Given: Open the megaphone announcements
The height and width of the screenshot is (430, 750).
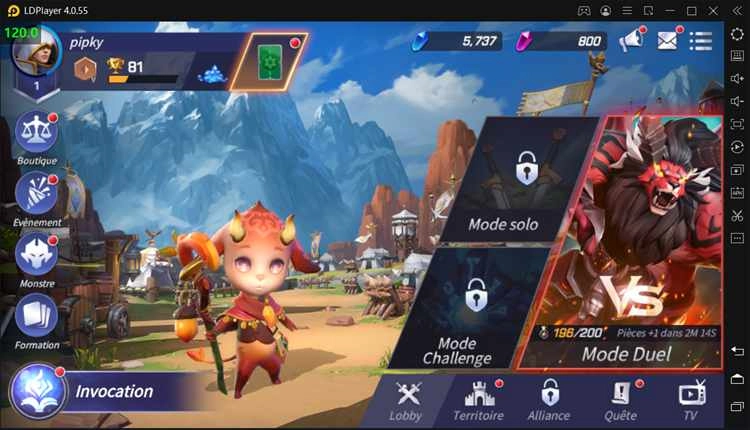Looking at the screenshot, I should (x=630, y=41).
